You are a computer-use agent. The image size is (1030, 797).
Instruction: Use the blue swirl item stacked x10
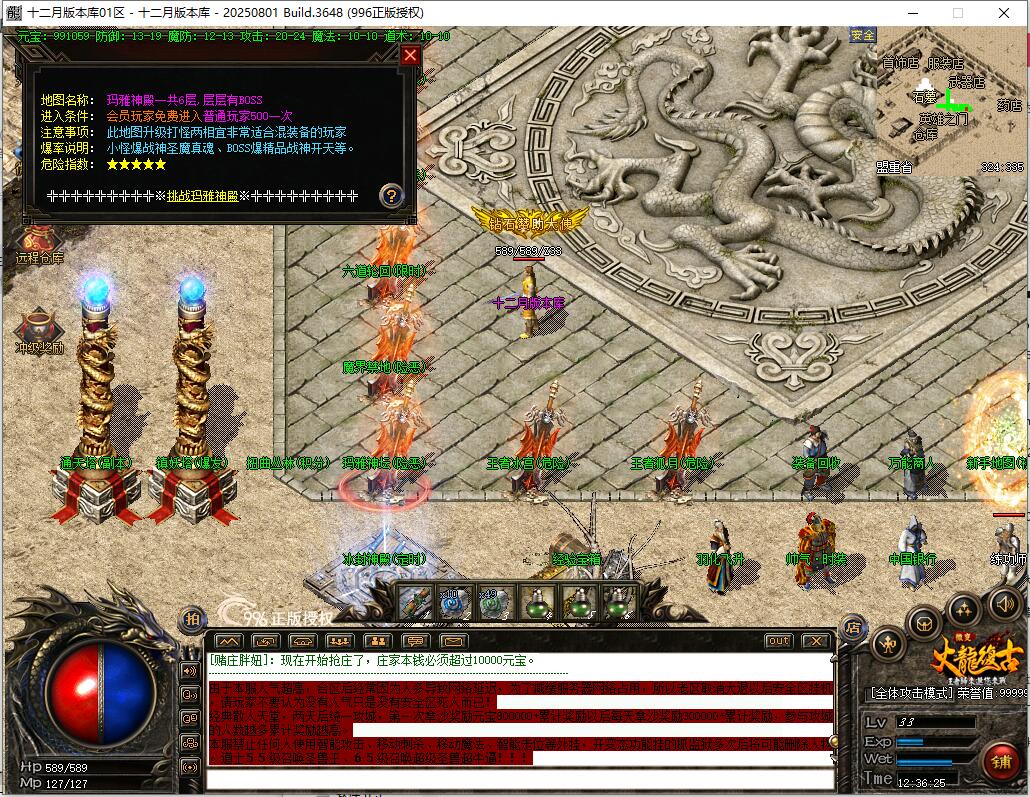click(x=454, y=602)
